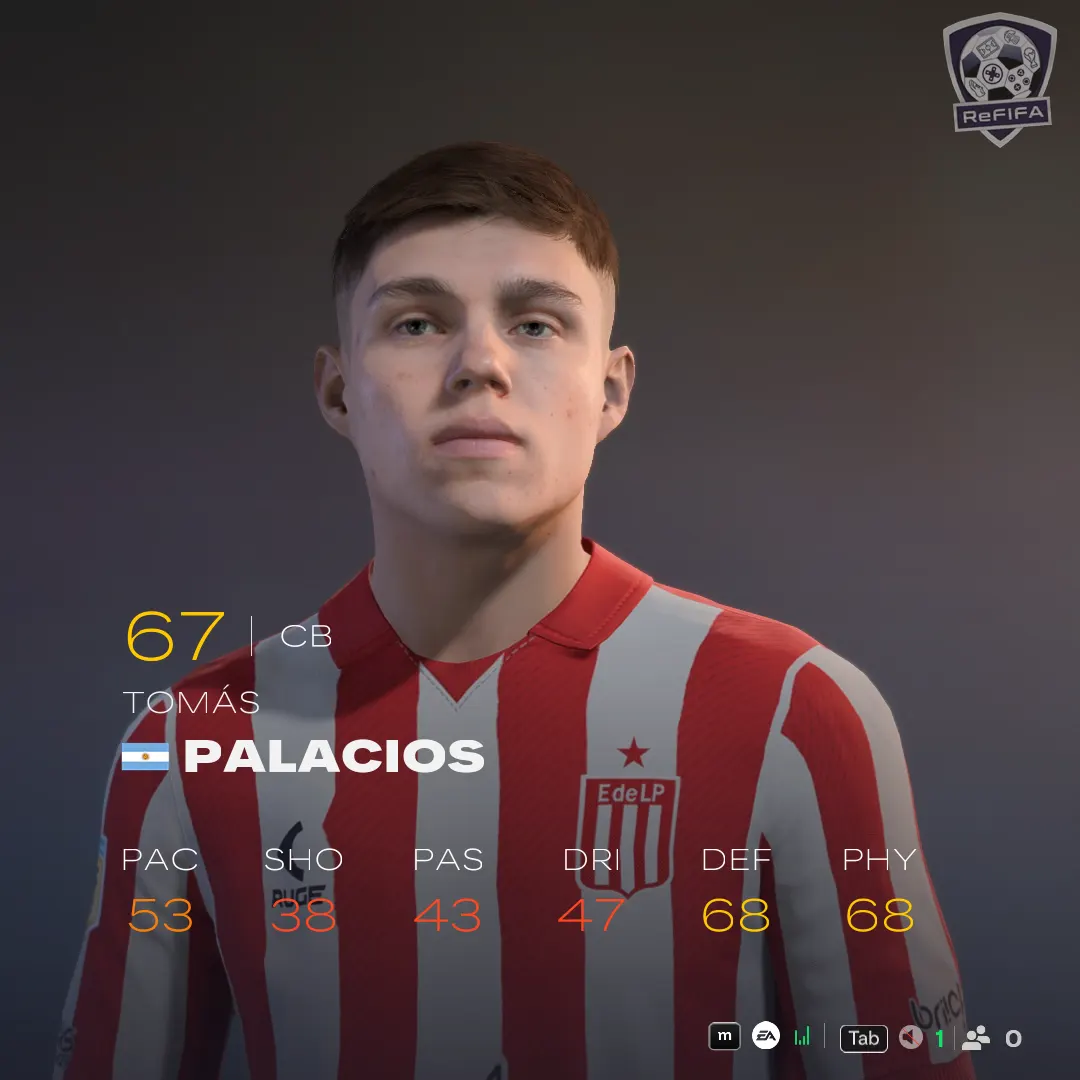The width and height of the screenshot is (1080, 1080).
Task: Open the EA overlay icon
Action: tap(766, 1037)
